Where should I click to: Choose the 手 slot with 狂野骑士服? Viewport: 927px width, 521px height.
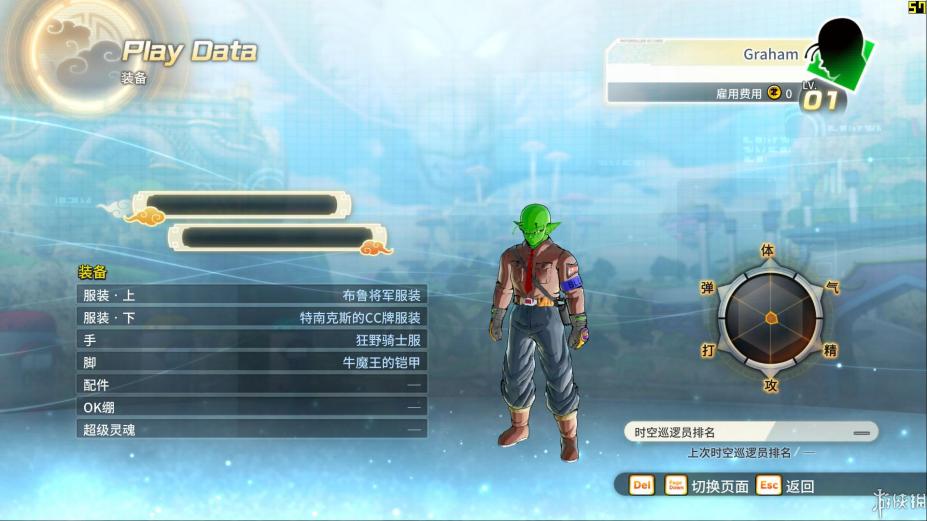pyautogui.click(x=252, y=340)
